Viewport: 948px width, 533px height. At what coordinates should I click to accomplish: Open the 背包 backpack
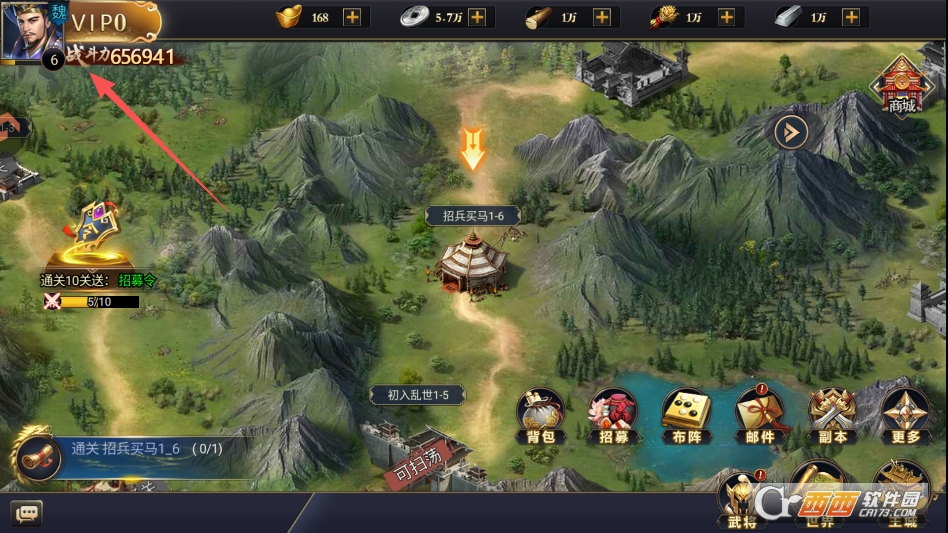tap(541, 416)
